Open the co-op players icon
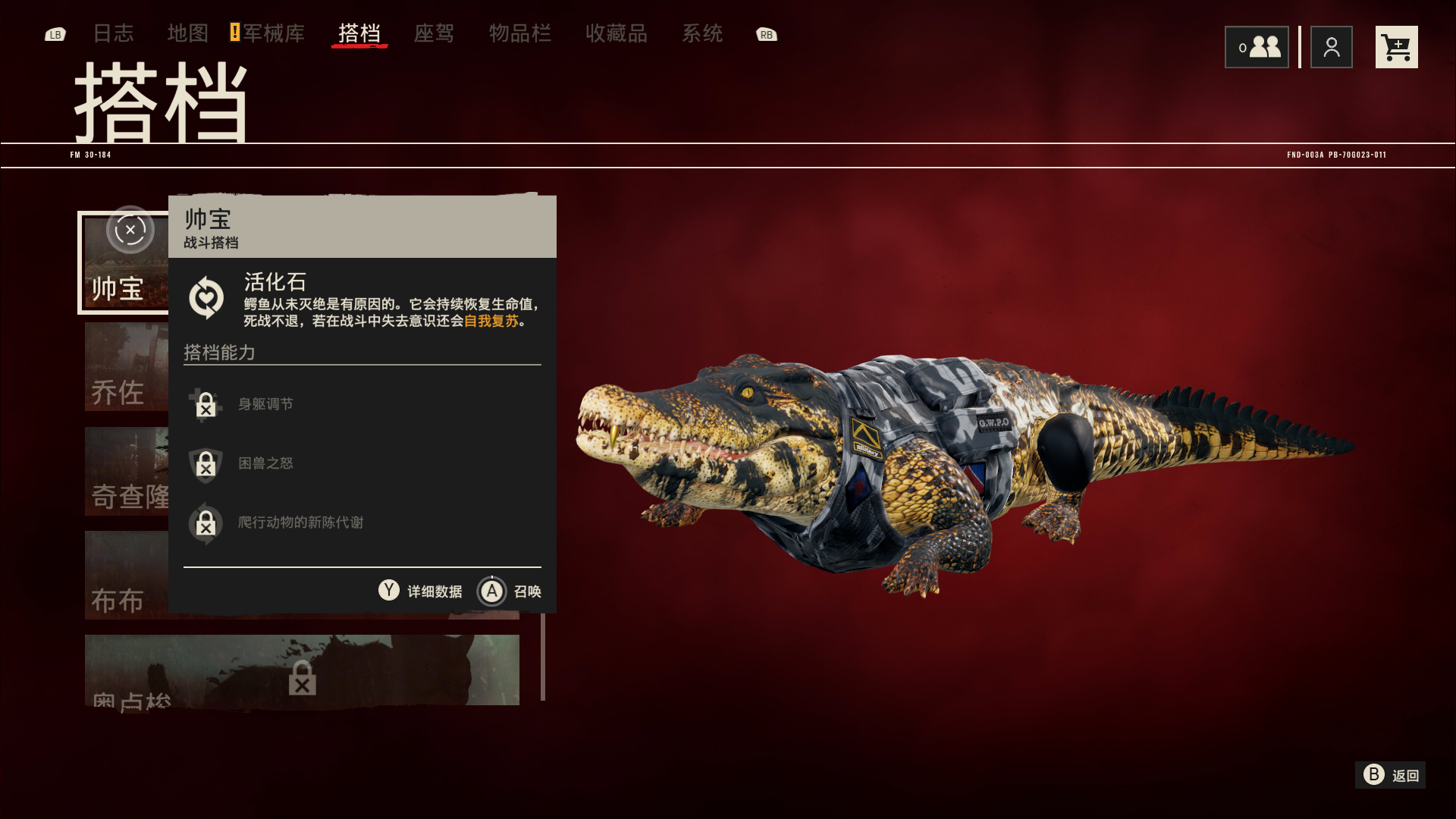Image resolution: width=1456 pixels, height=819 pixels. [x=1257, y=47]
